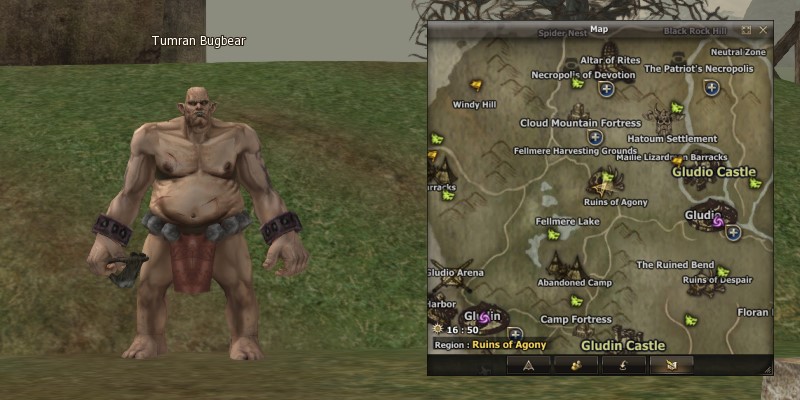The image size is (800, 400).
Task: Select the green wolf marker near Fellmere Lake
Action: [553, 236]
